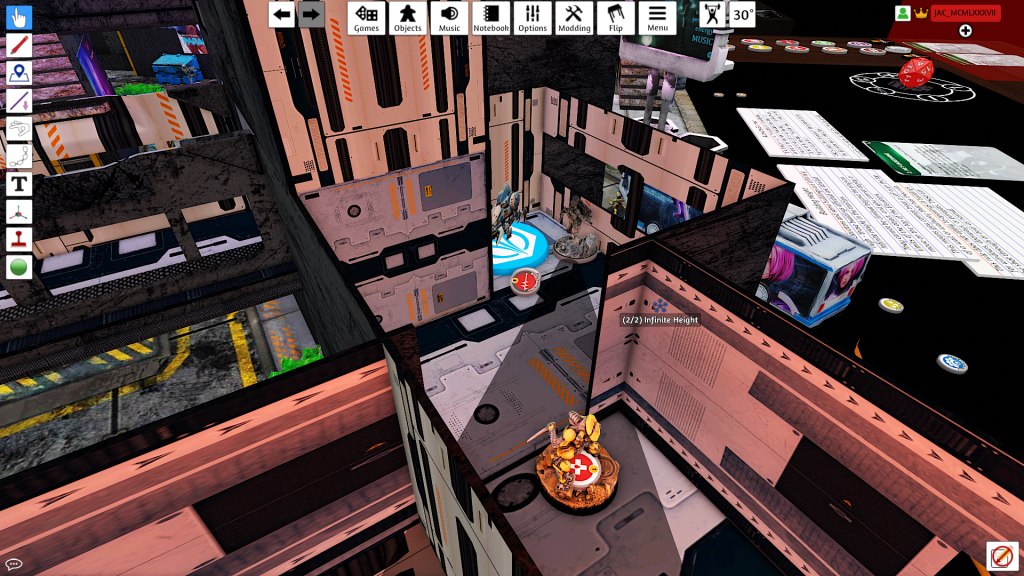Click the Flip table button
Screen dimensions: 1024x576
615,17
